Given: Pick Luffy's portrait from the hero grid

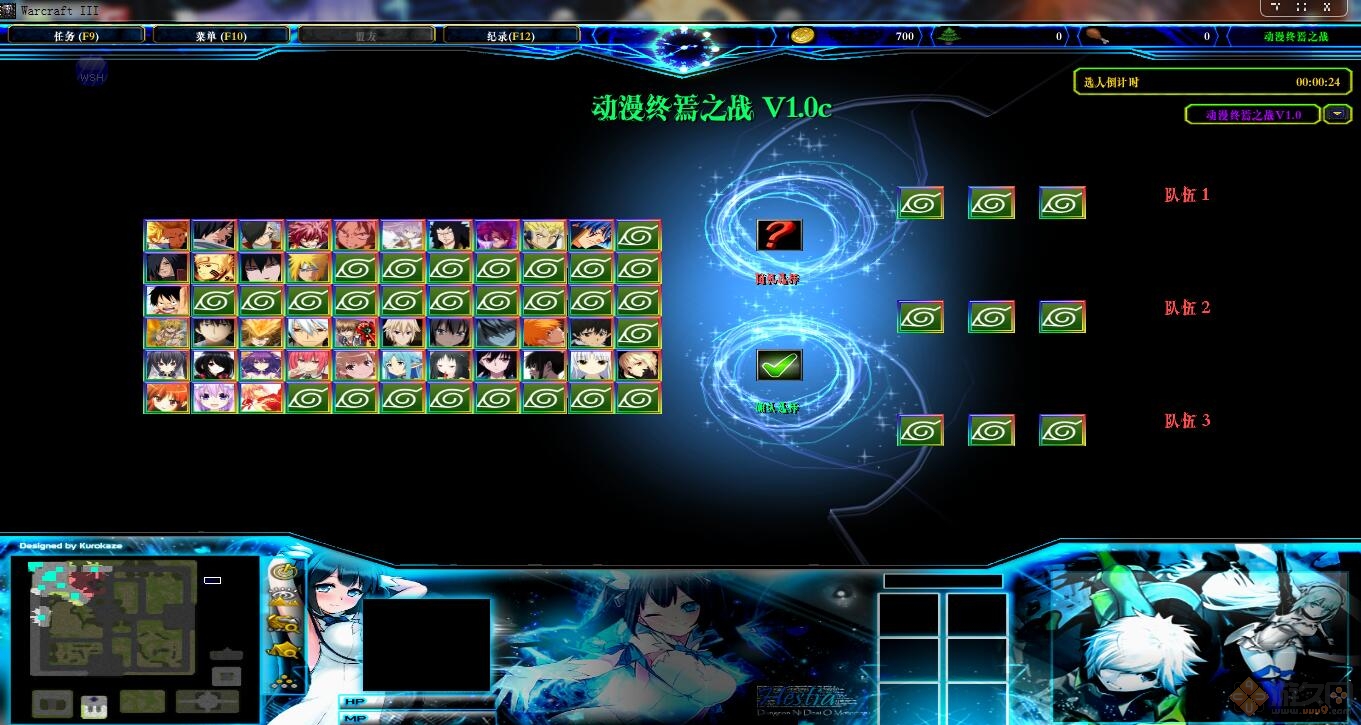Looking at the screenshot, I should (167, 300).
